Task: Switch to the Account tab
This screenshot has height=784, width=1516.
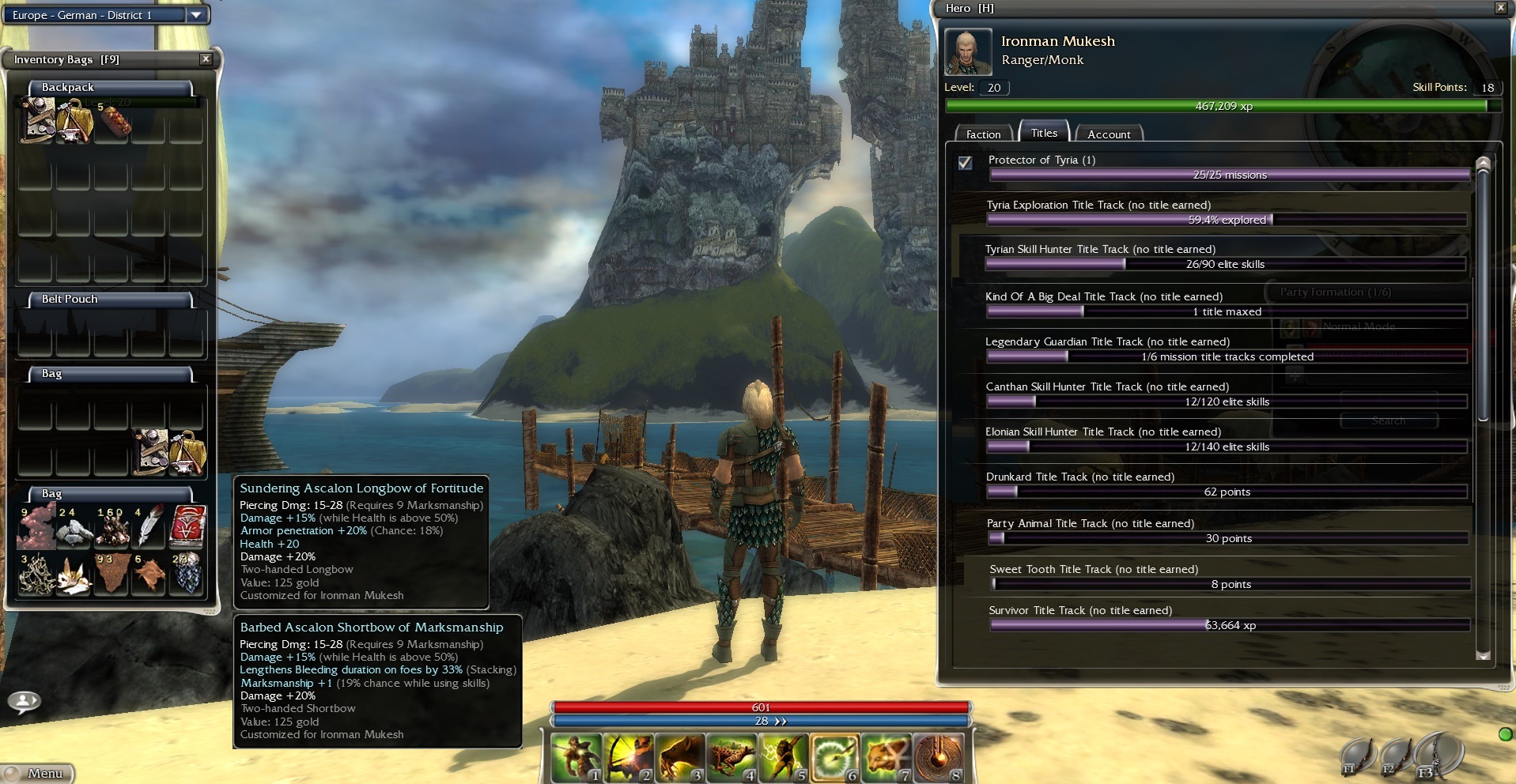Action: [1109, 134]
